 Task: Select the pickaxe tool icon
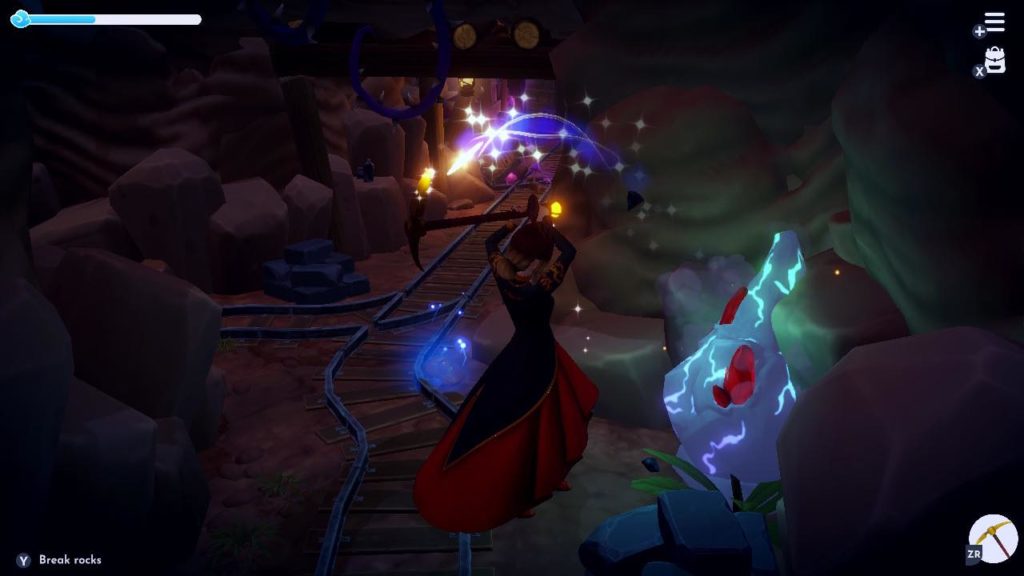[x=993, y=540]
